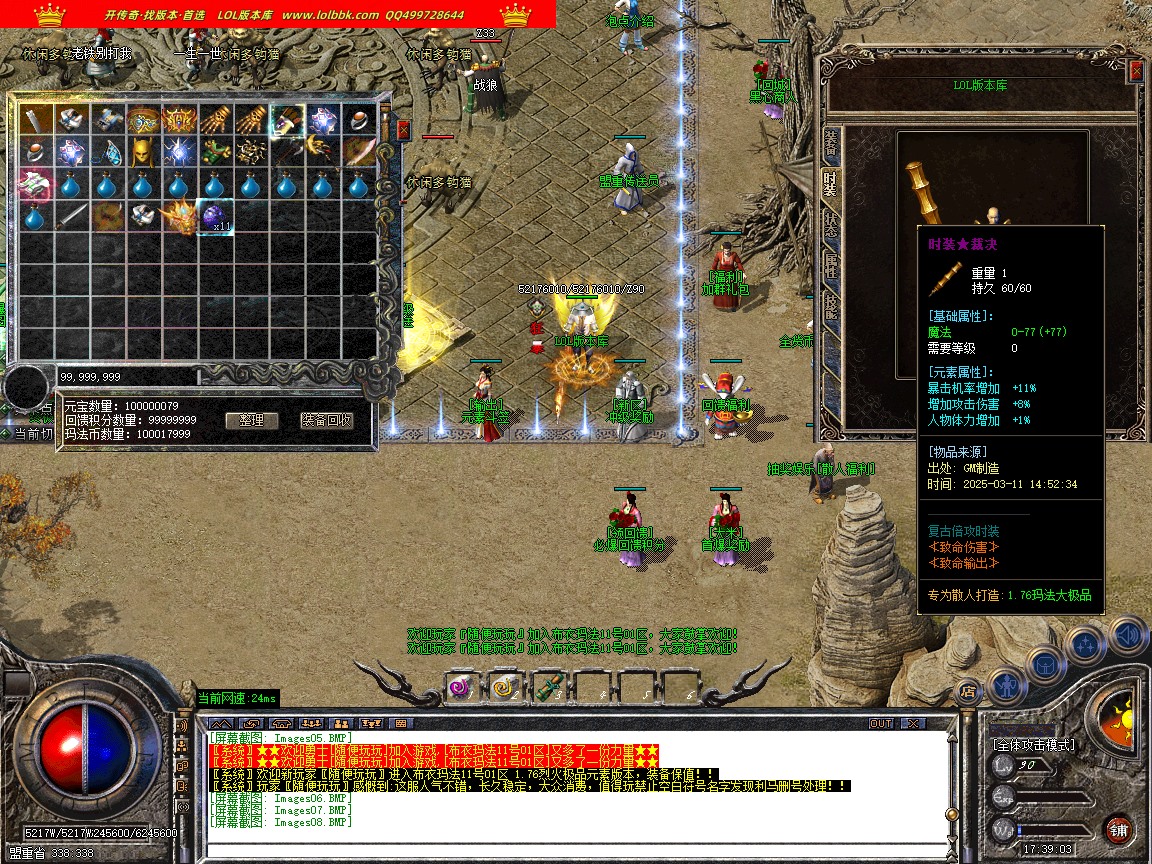Open 装备回收 equipment recycling

tap(327, 421)
